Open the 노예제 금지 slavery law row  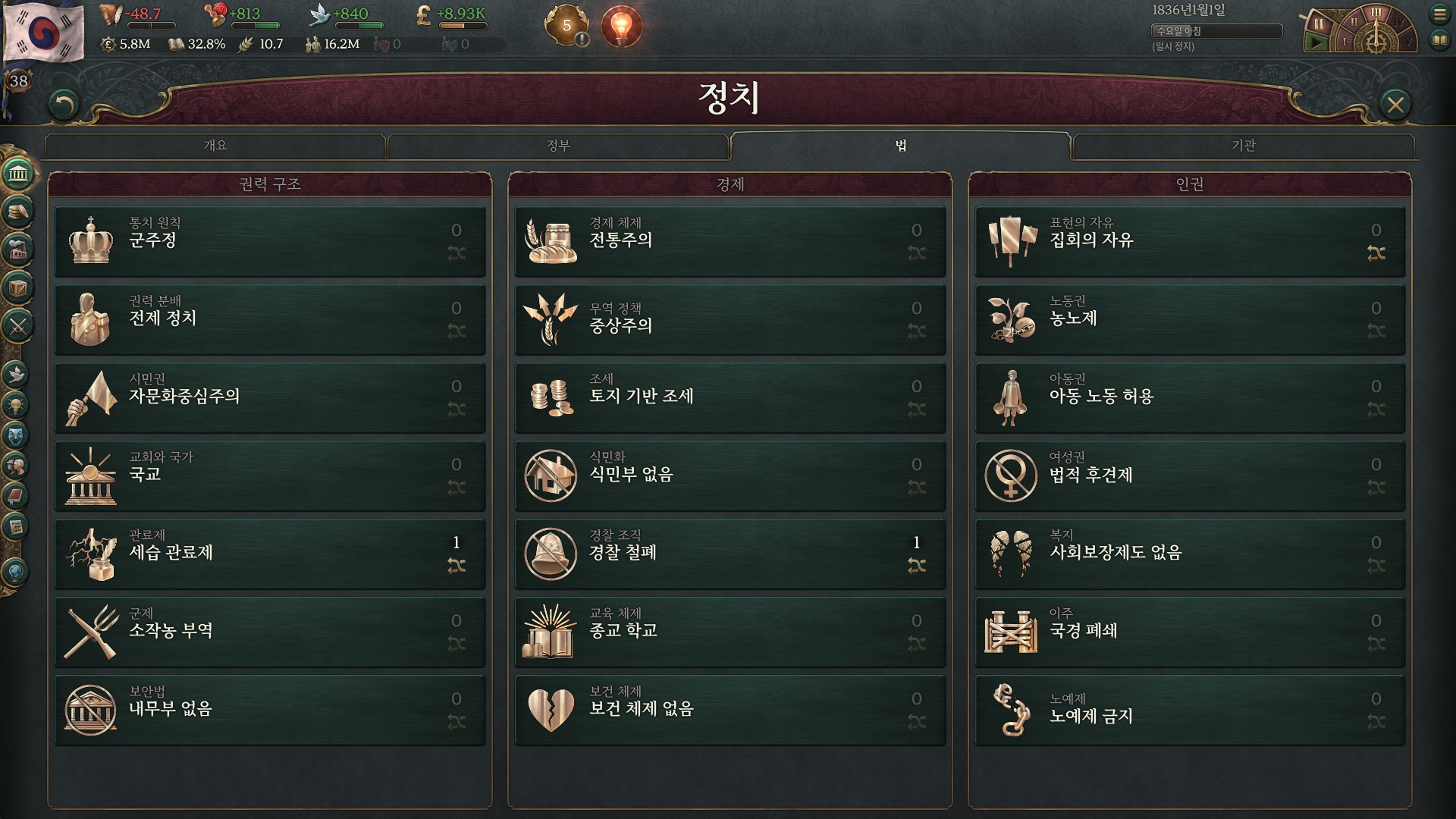tap(1189, 710)
